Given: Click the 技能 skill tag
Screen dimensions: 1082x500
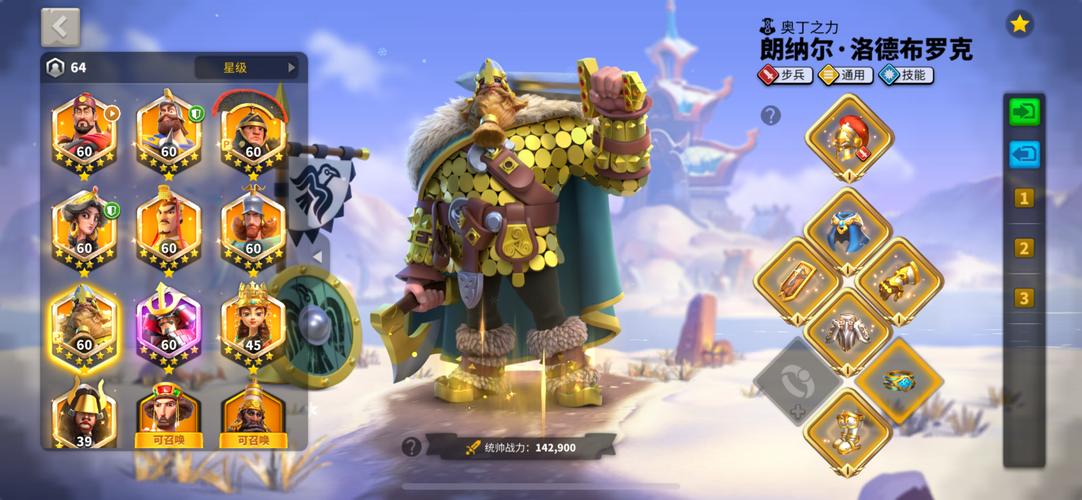Looking at the screenshot, I should [906, 75].
